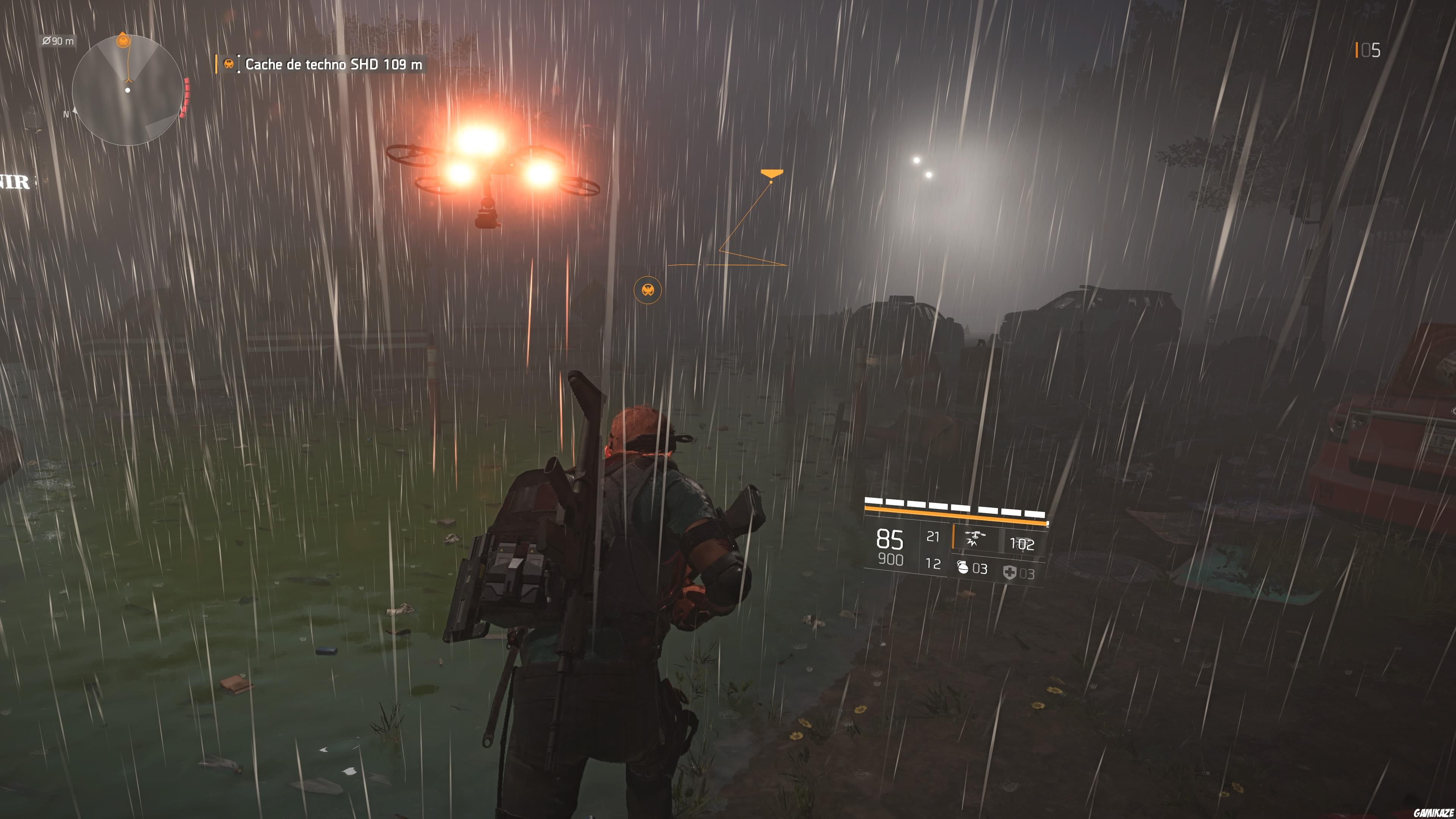Select the SHD tech cache icon on minimap

click(x=124, y=41)
